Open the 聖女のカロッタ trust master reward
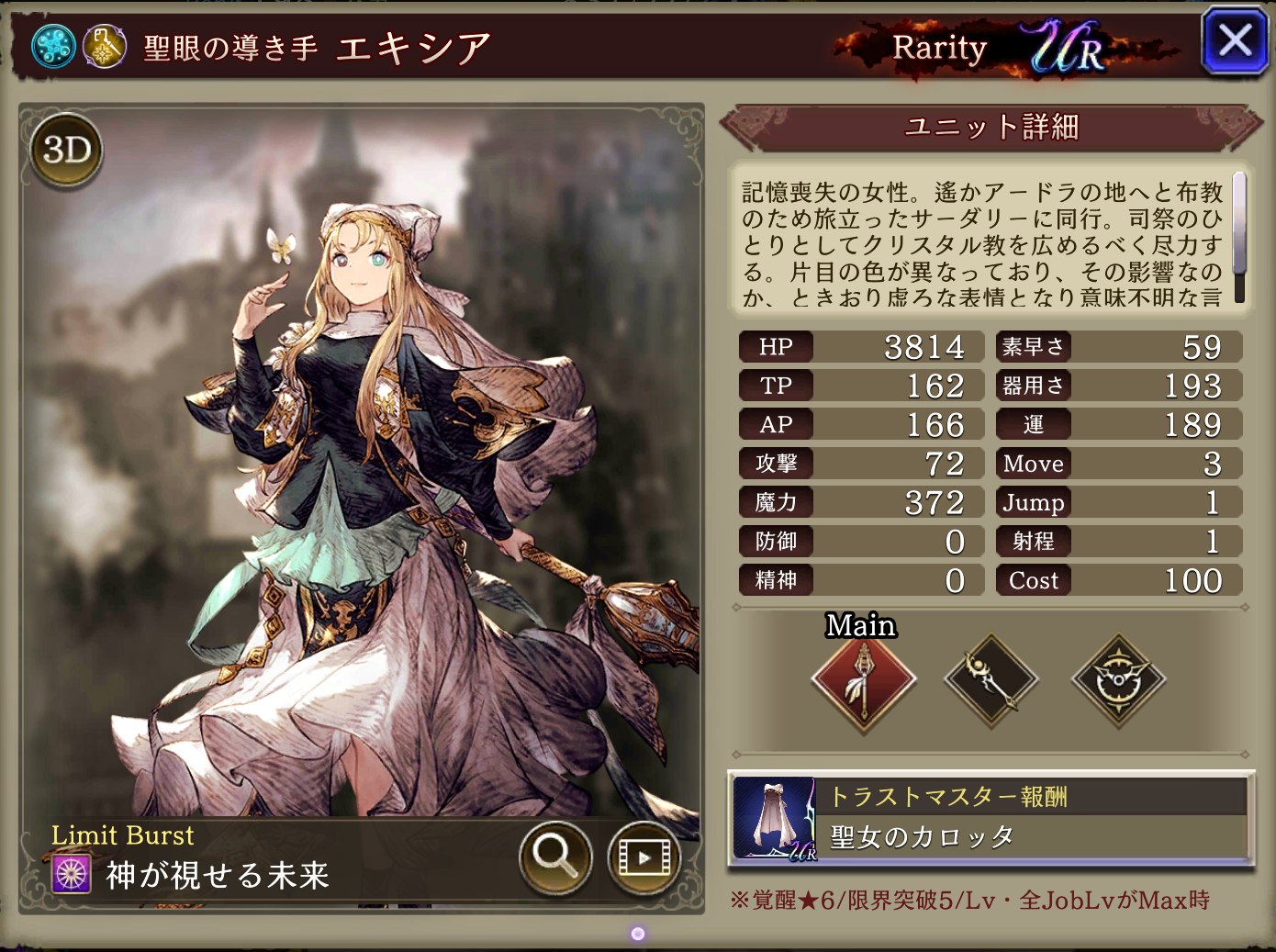1276x952 pixels. (991, 819)
